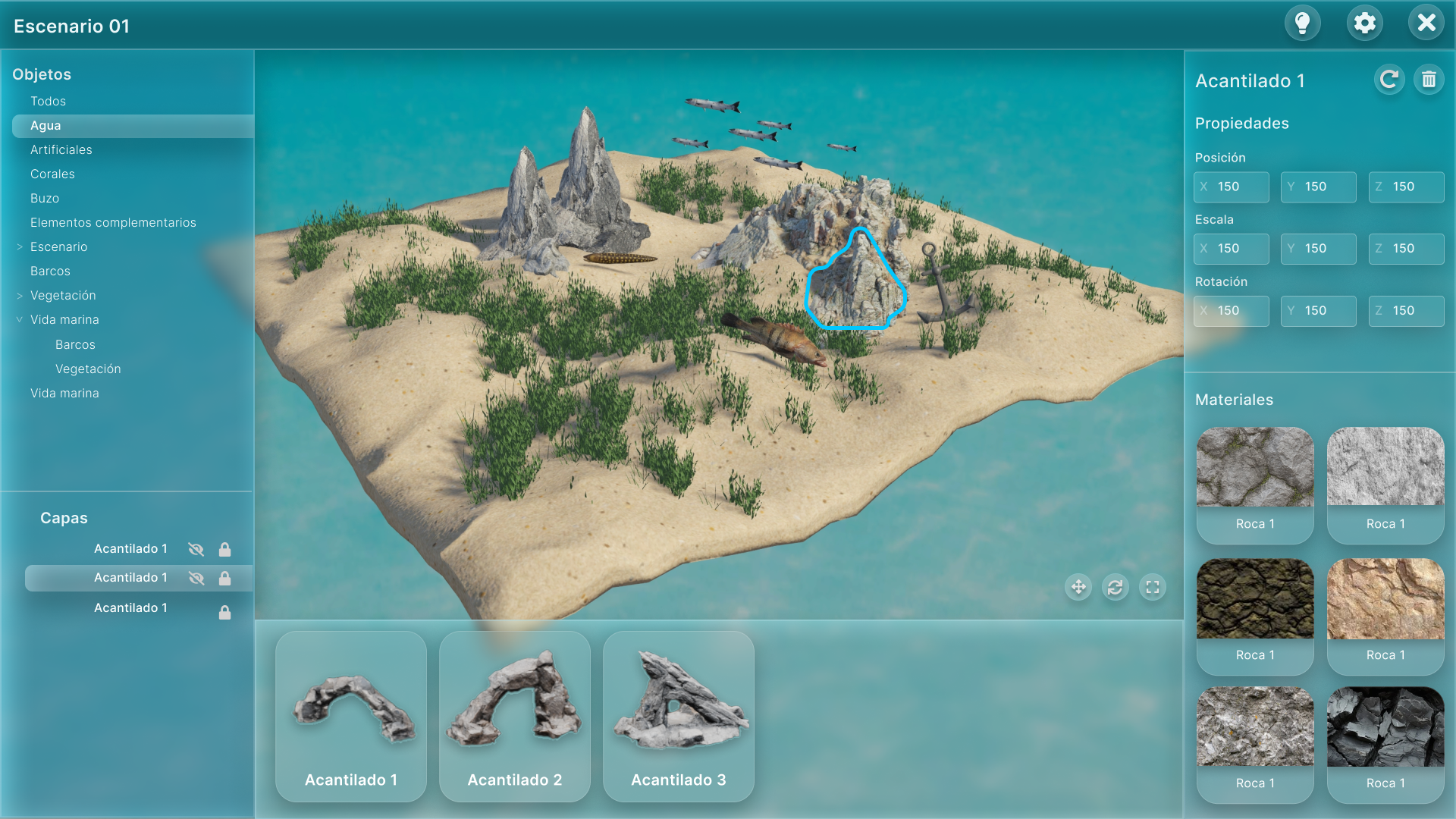This screenshot has width=1456, height=819.
Task: Apply the tan sandstone rock material
Action: [1385, 615]
